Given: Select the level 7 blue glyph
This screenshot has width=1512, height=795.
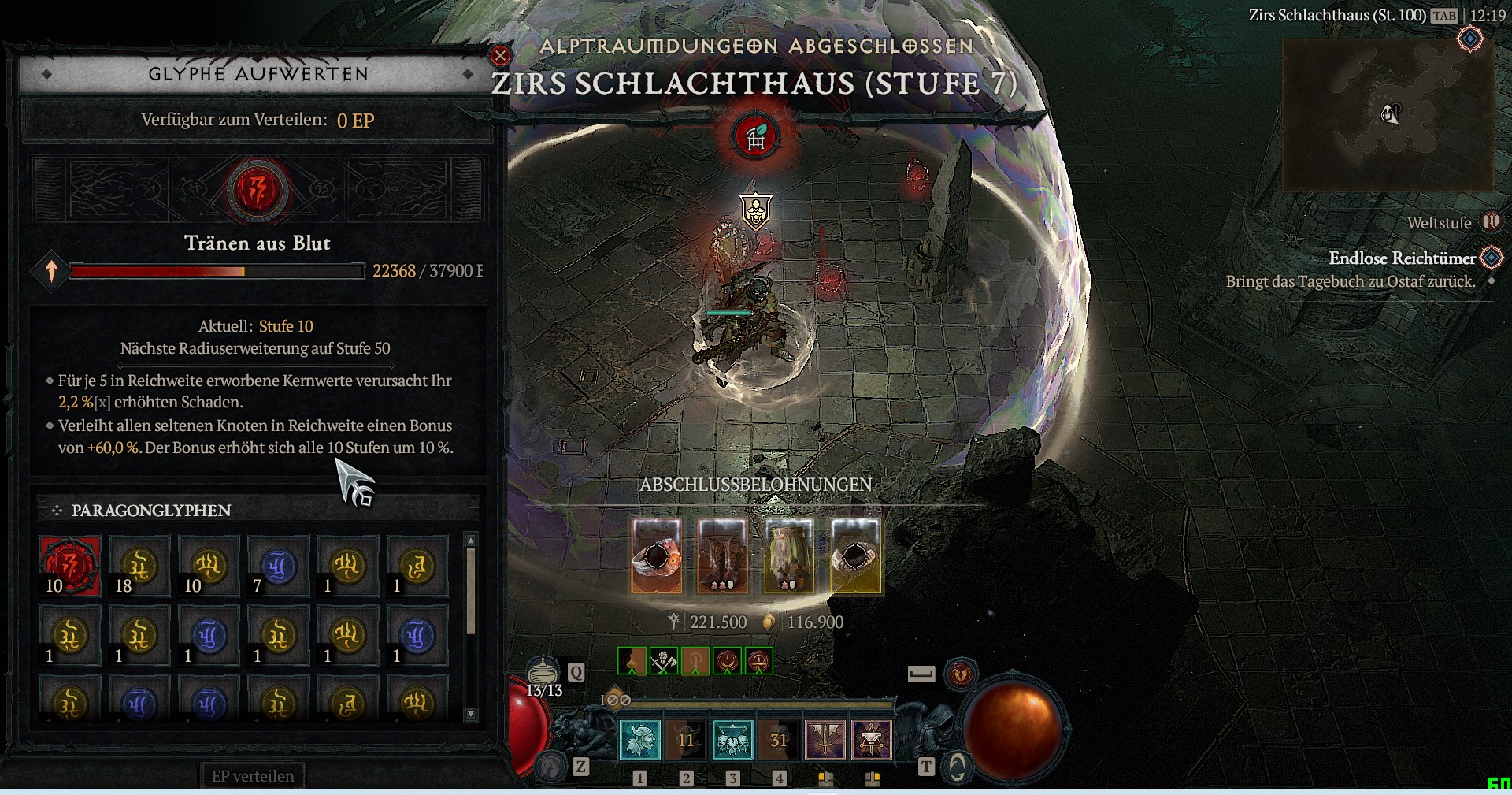Looking at the screenshot, I should coord(278,567).
